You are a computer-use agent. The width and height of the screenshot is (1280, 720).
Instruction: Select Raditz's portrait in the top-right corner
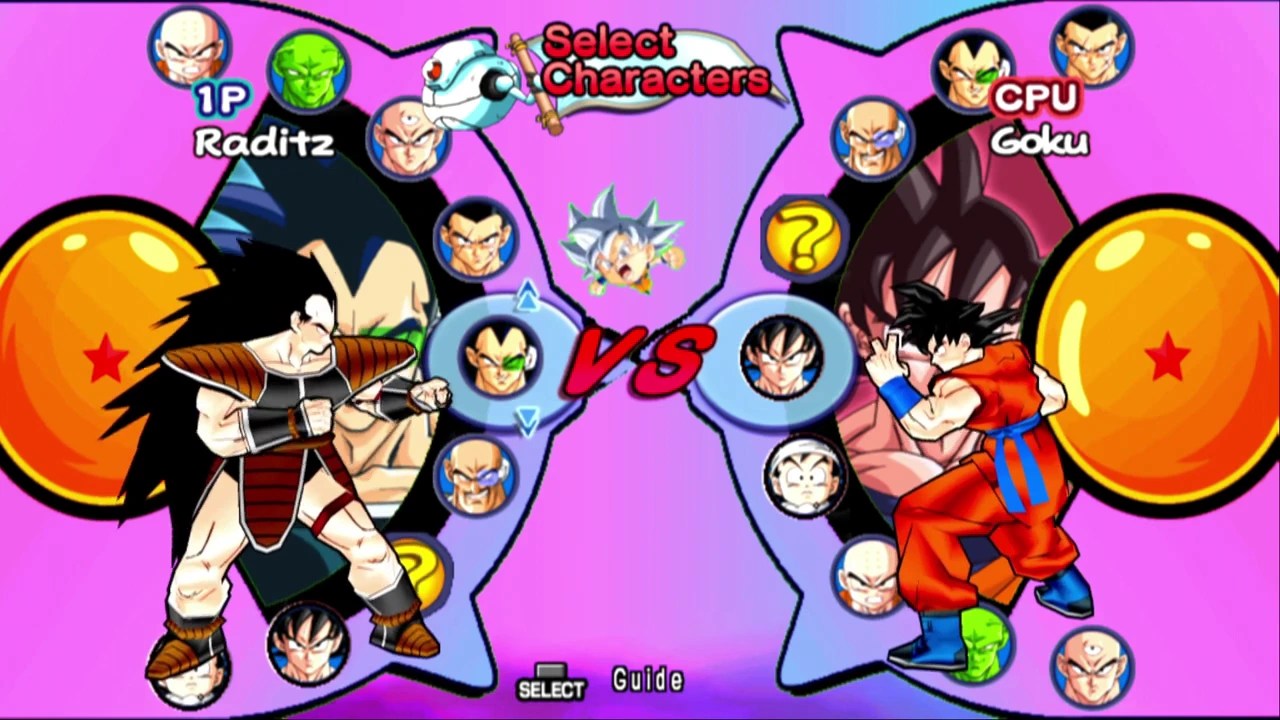(1090, 45)
